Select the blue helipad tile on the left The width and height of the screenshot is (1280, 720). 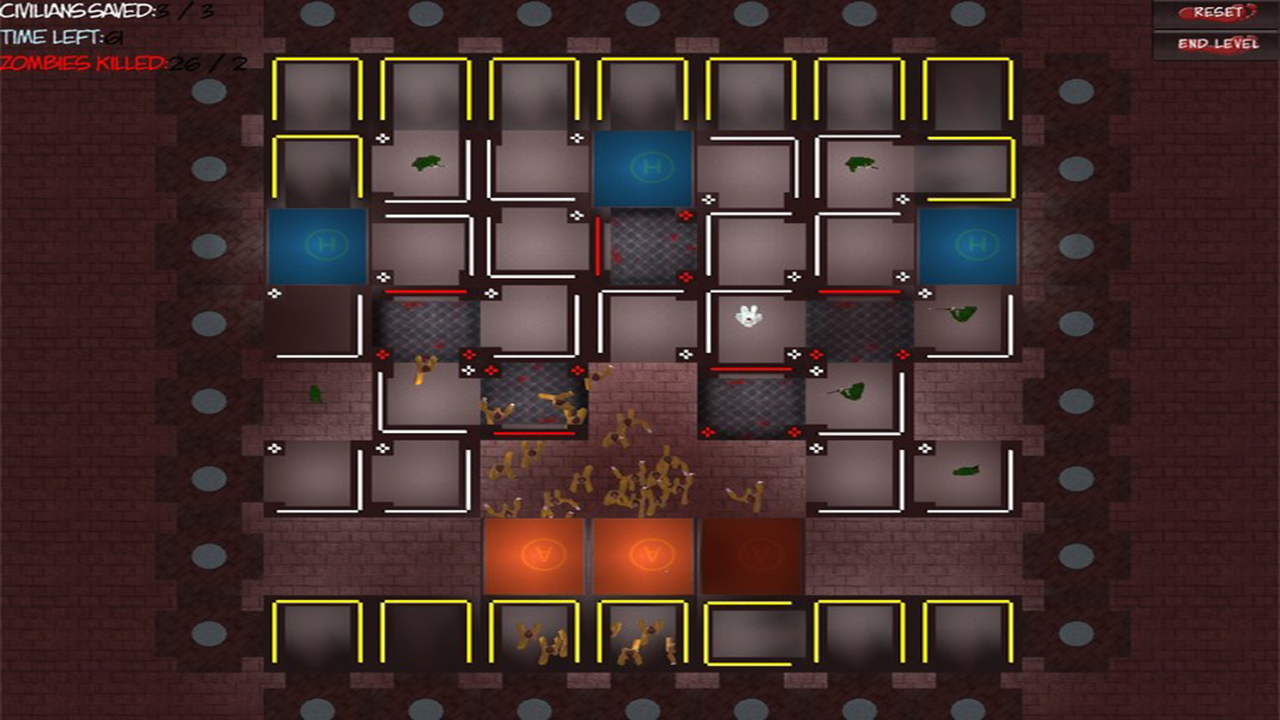tap(319, 244)
